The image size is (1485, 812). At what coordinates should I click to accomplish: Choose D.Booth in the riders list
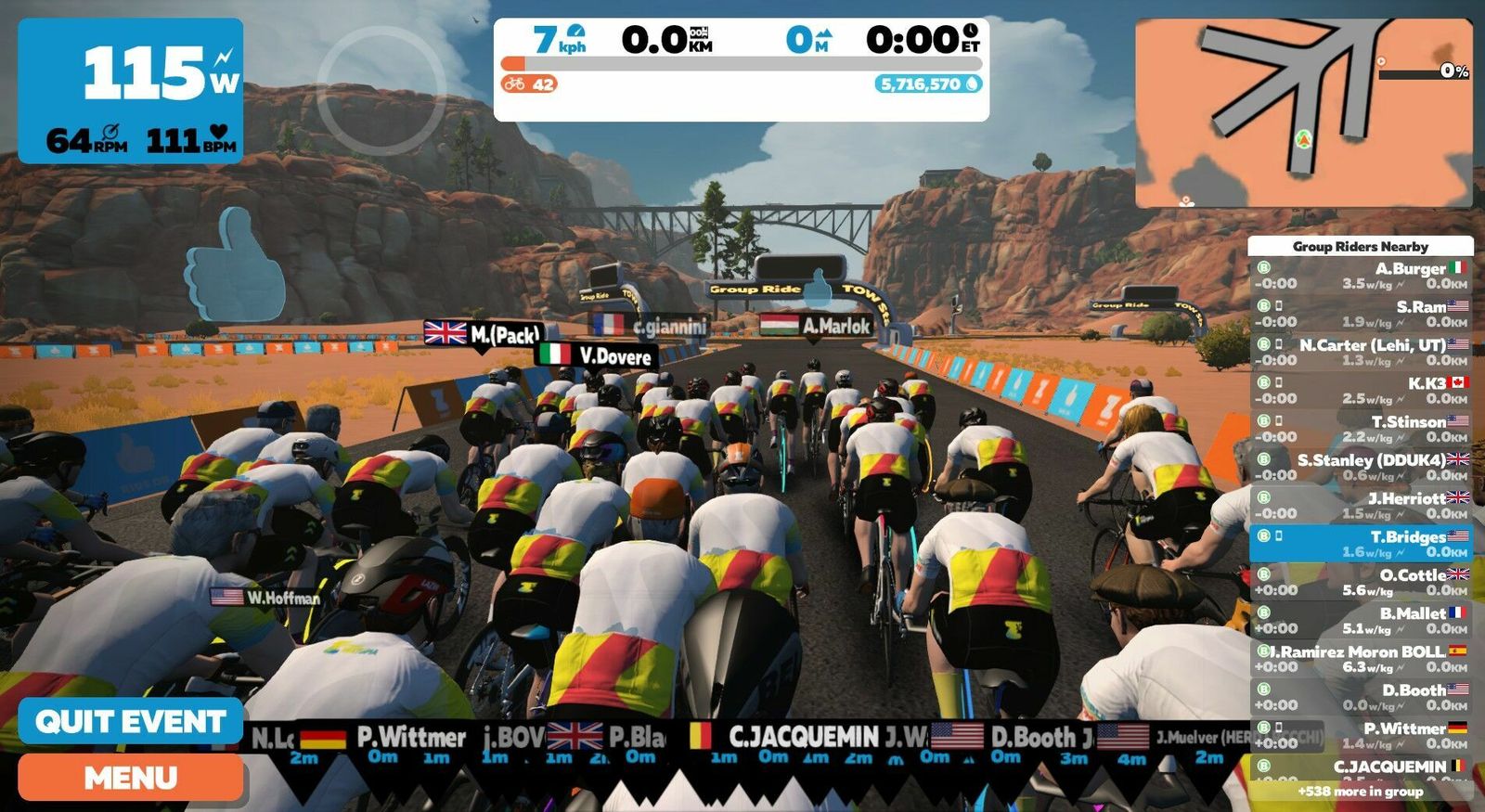(1361, 697)
